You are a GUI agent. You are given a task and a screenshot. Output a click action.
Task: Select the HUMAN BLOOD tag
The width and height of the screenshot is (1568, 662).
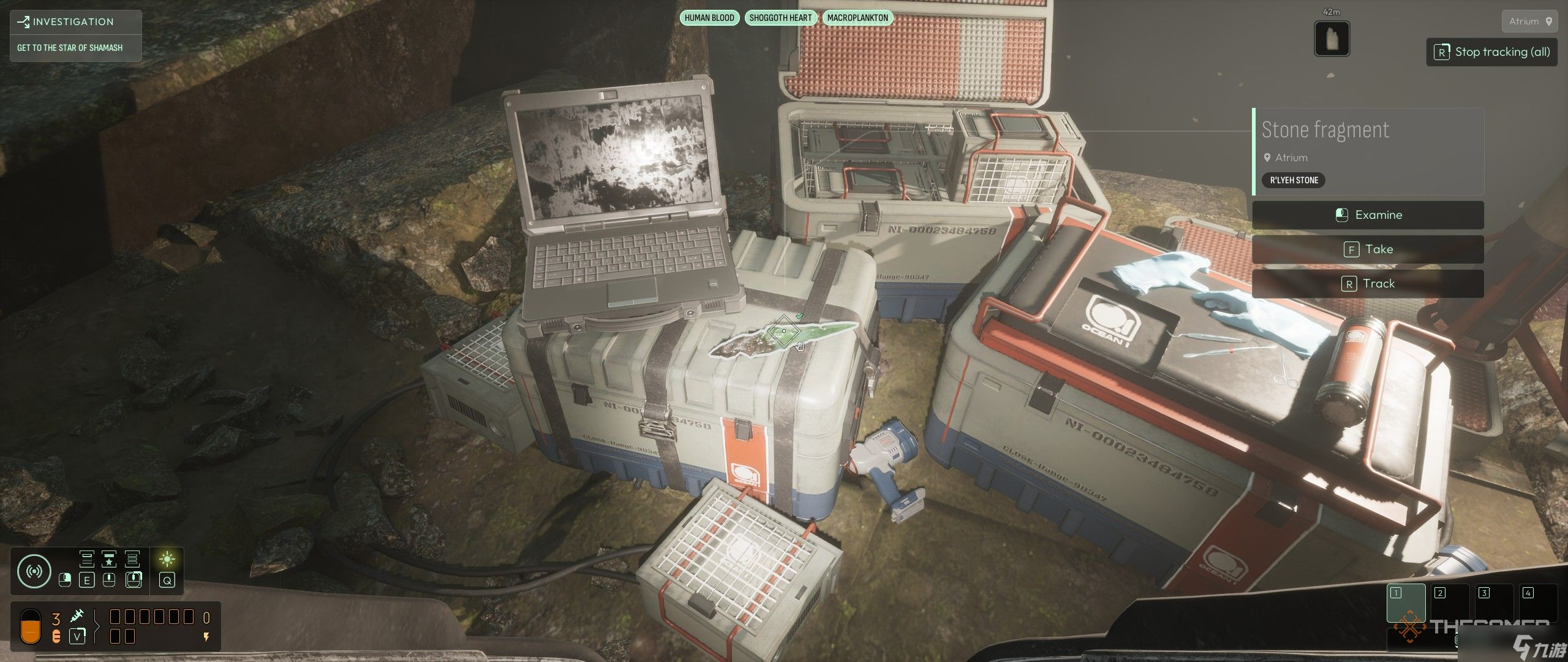tap(709, 18)
